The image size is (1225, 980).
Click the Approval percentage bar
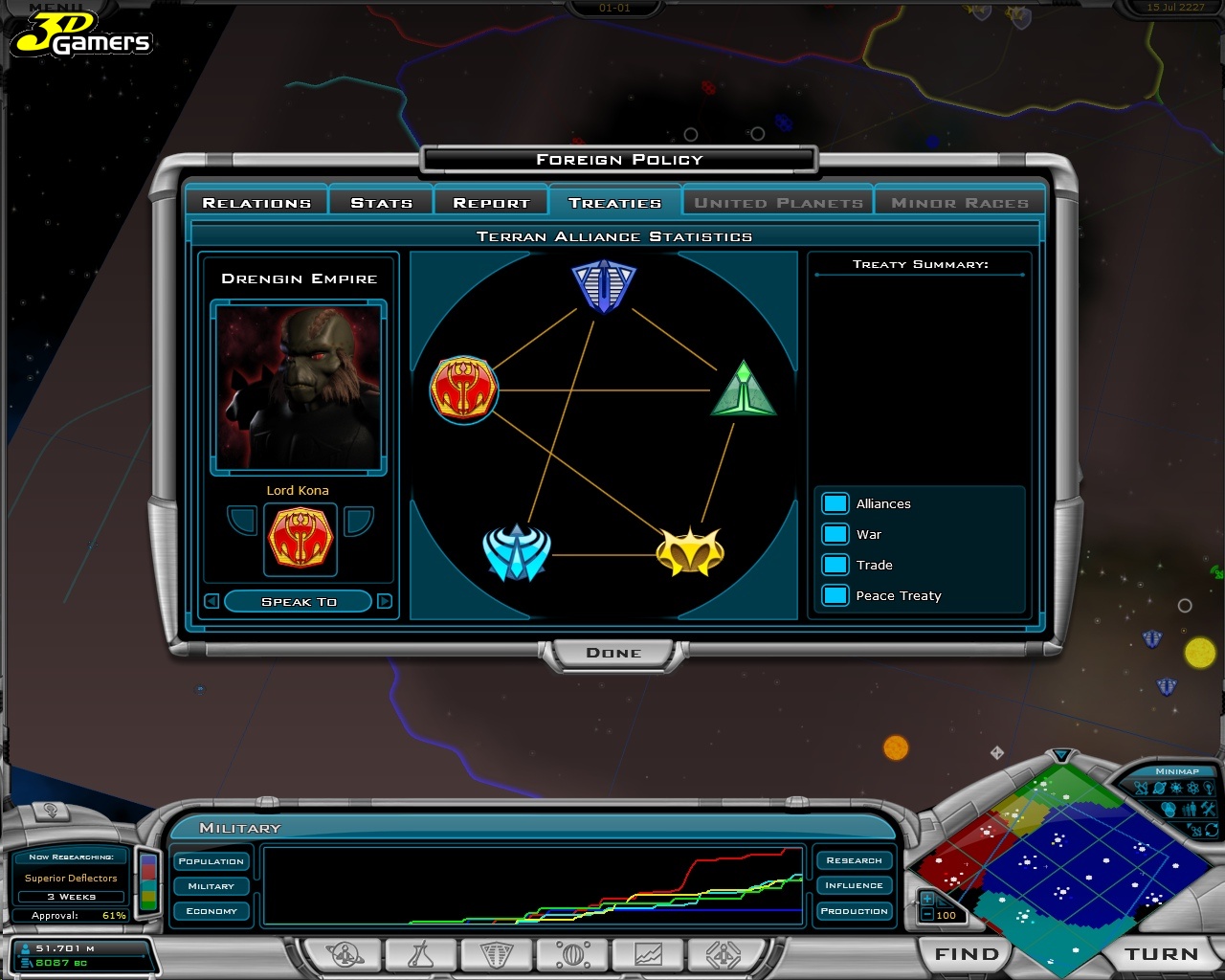click(70, 915)
